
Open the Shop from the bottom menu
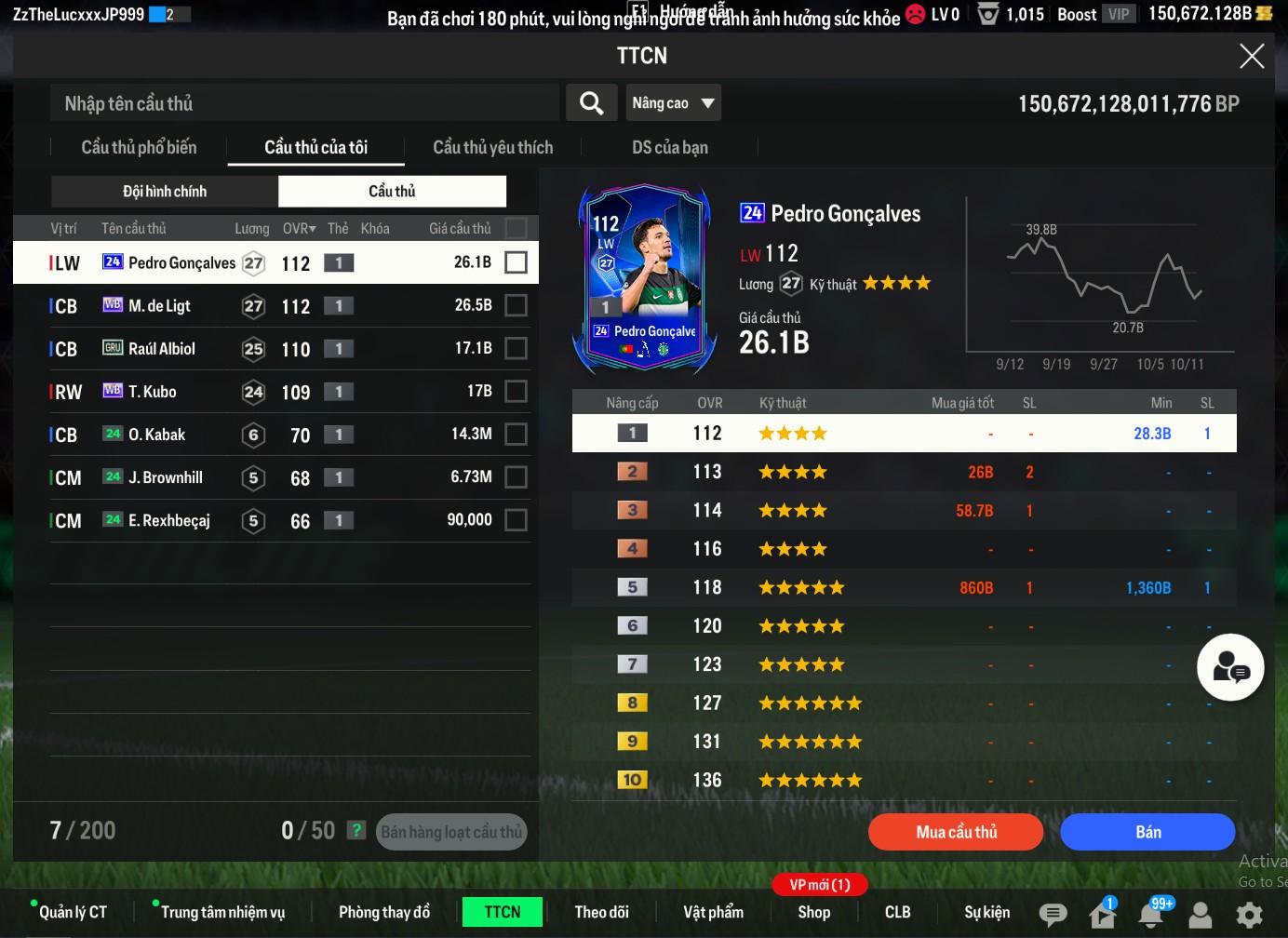click(x=813, y=912)
